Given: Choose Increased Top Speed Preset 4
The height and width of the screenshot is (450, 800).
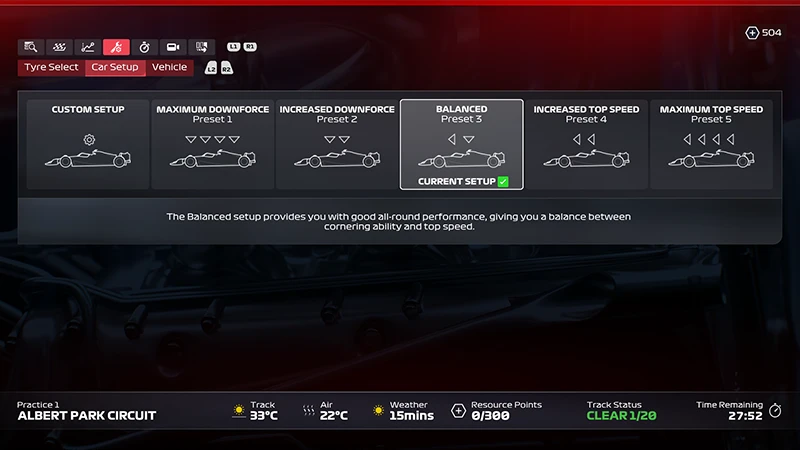Looking at the screenshot, I should point(585,144).
